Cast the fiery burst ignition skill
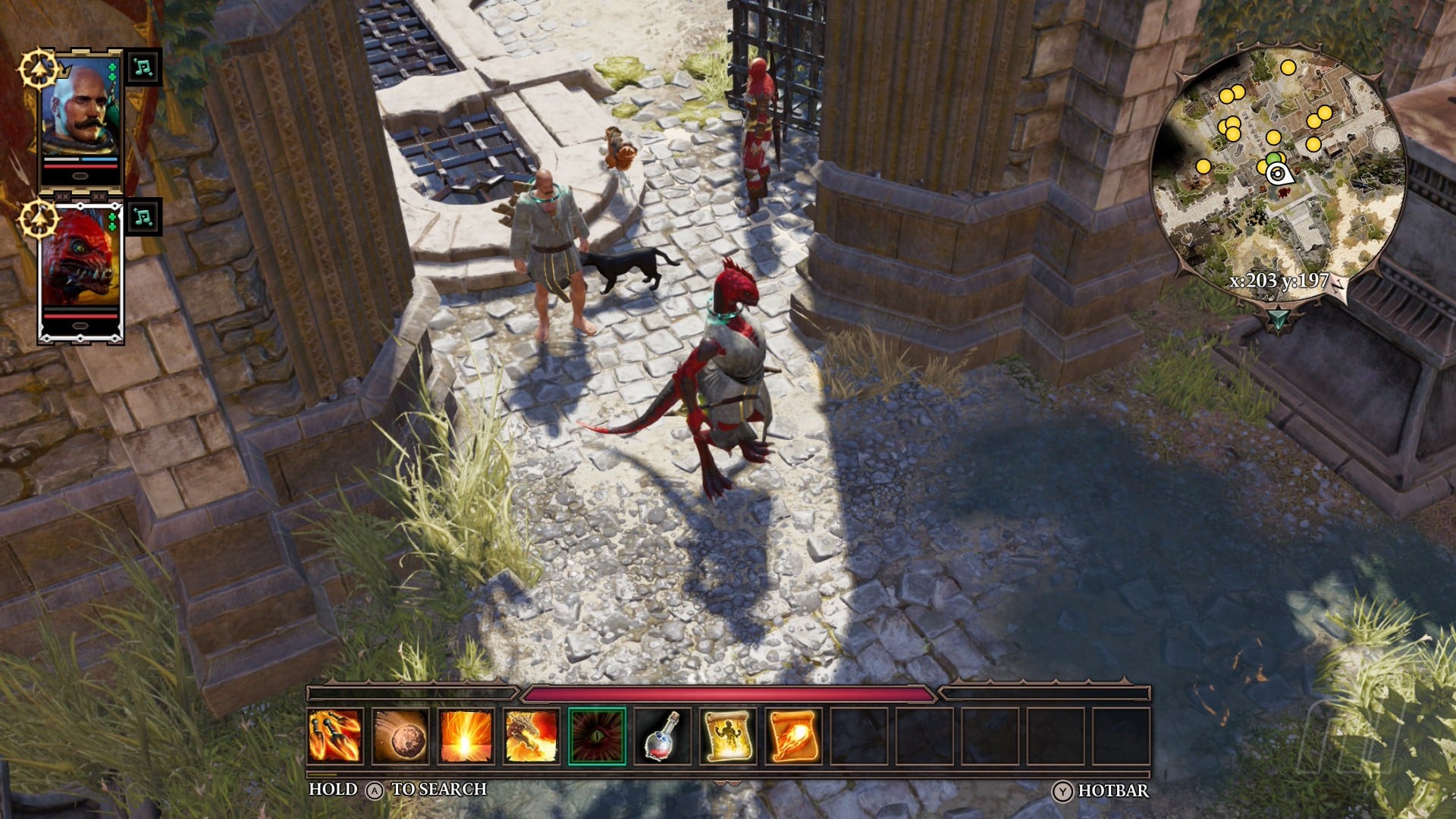 coord(466,736)
